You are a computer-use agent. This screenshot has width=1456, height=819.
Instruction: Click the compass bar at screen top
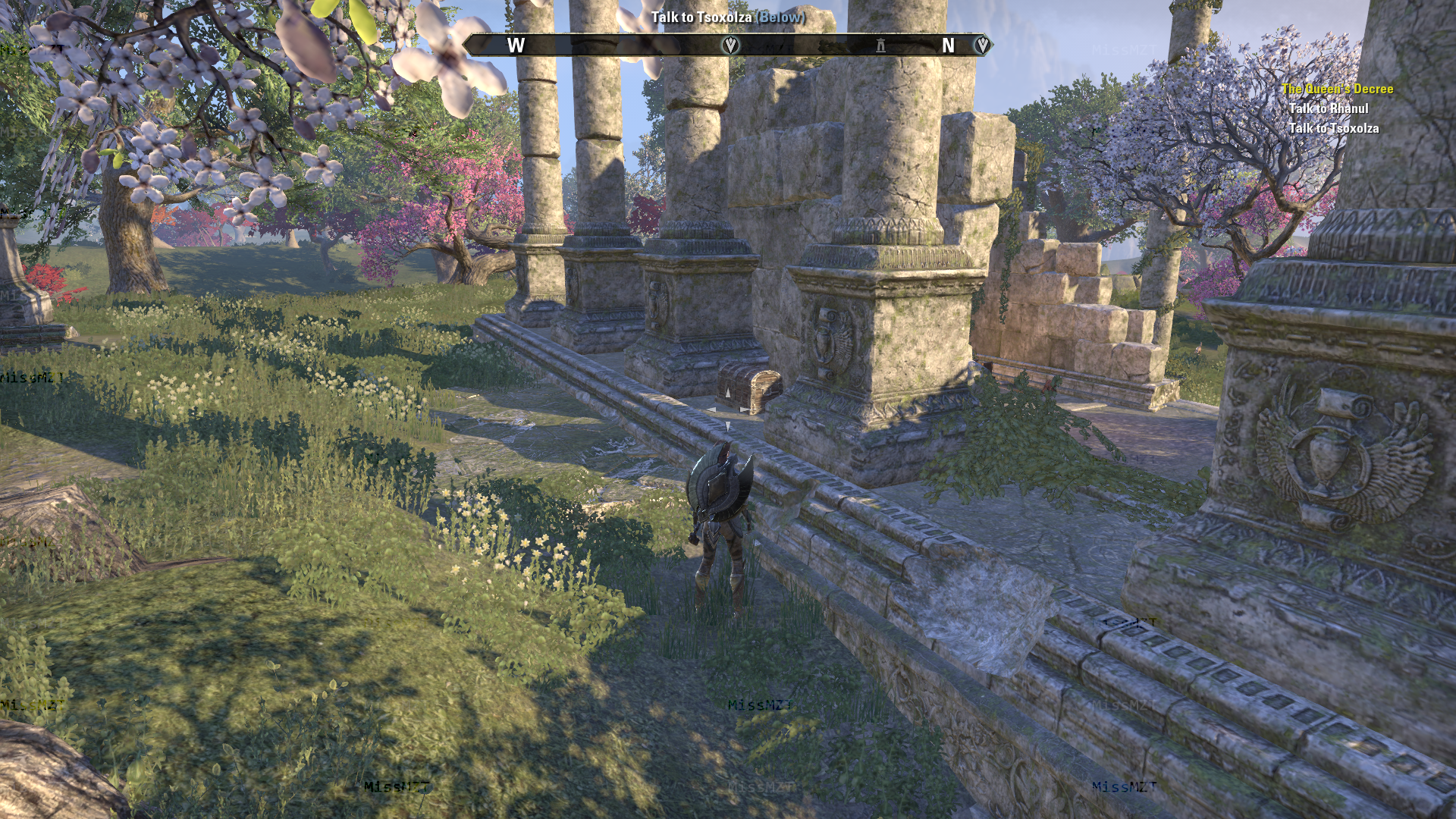pos(728,45)
